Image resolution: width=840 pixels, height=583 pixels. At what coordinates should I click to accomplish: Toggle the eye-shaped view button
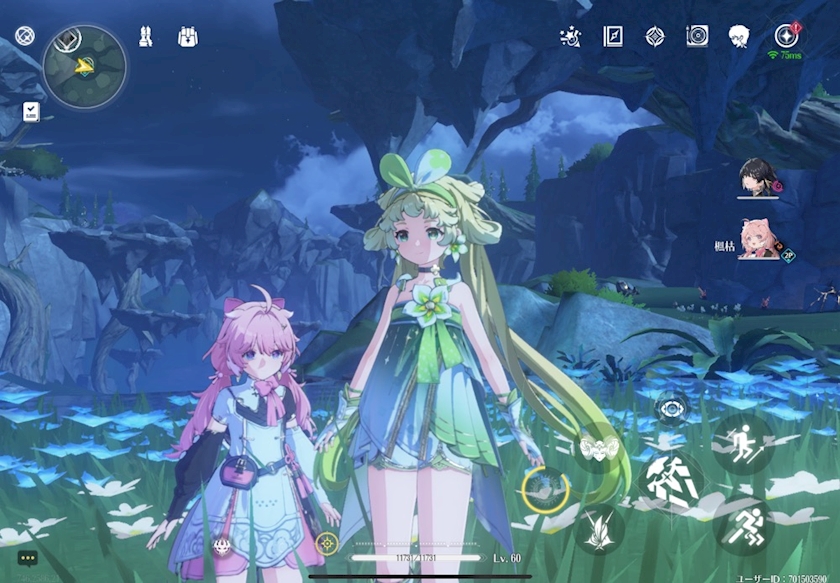click(x=671, y=408)
